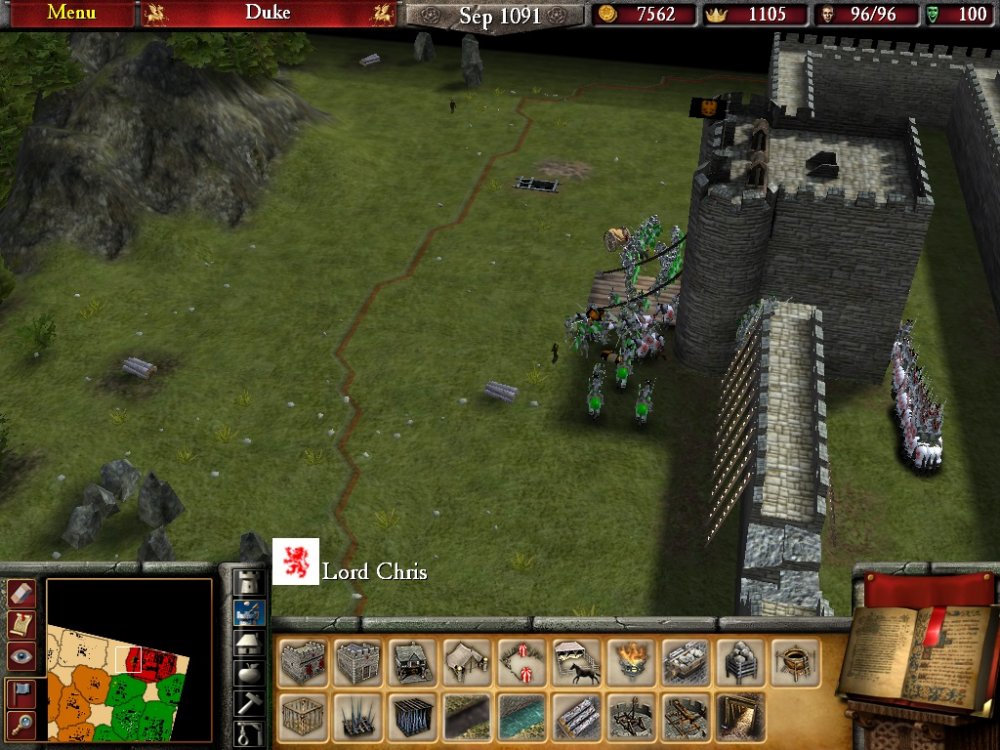Open the scroll objectives icon
Image resolution: width=1000 pixels, height=750 pixels.
(21, 624)
